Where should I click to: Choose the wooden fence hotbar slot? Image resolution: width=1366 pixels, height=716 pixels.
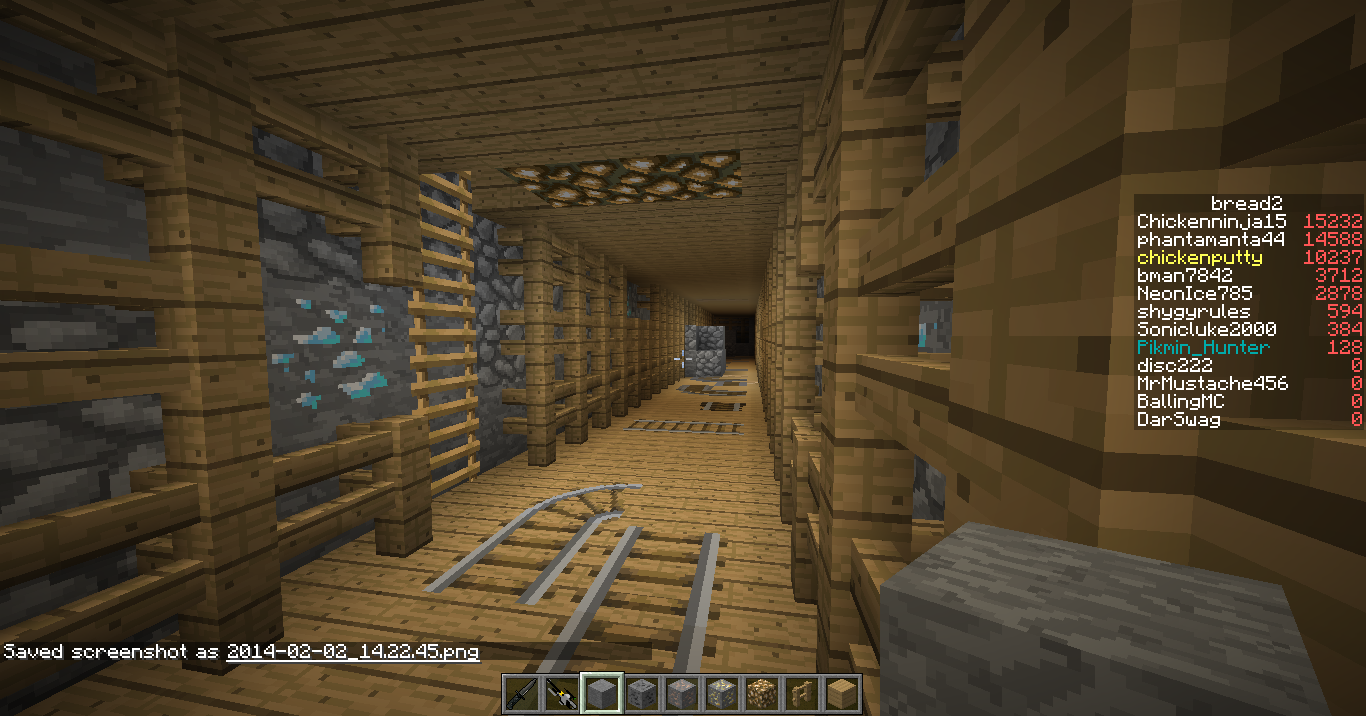pyautogui.click(x=802, y=693)
